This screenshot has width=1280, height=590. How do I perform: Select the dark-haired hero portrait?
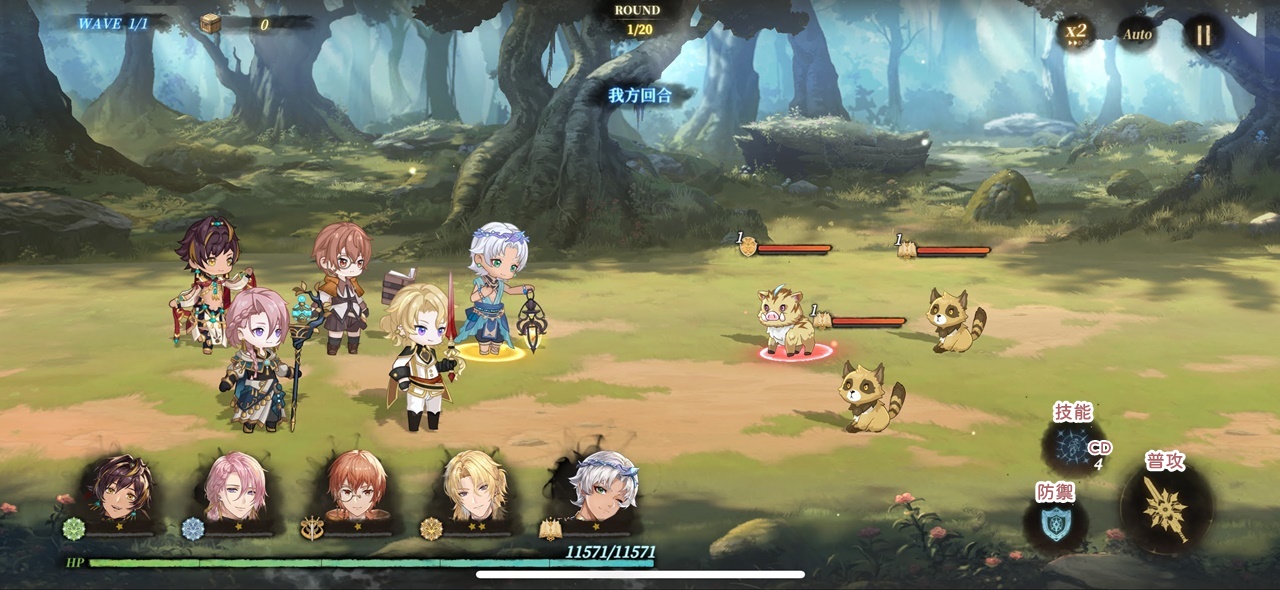pyautogui.click(x=116, y=491)
